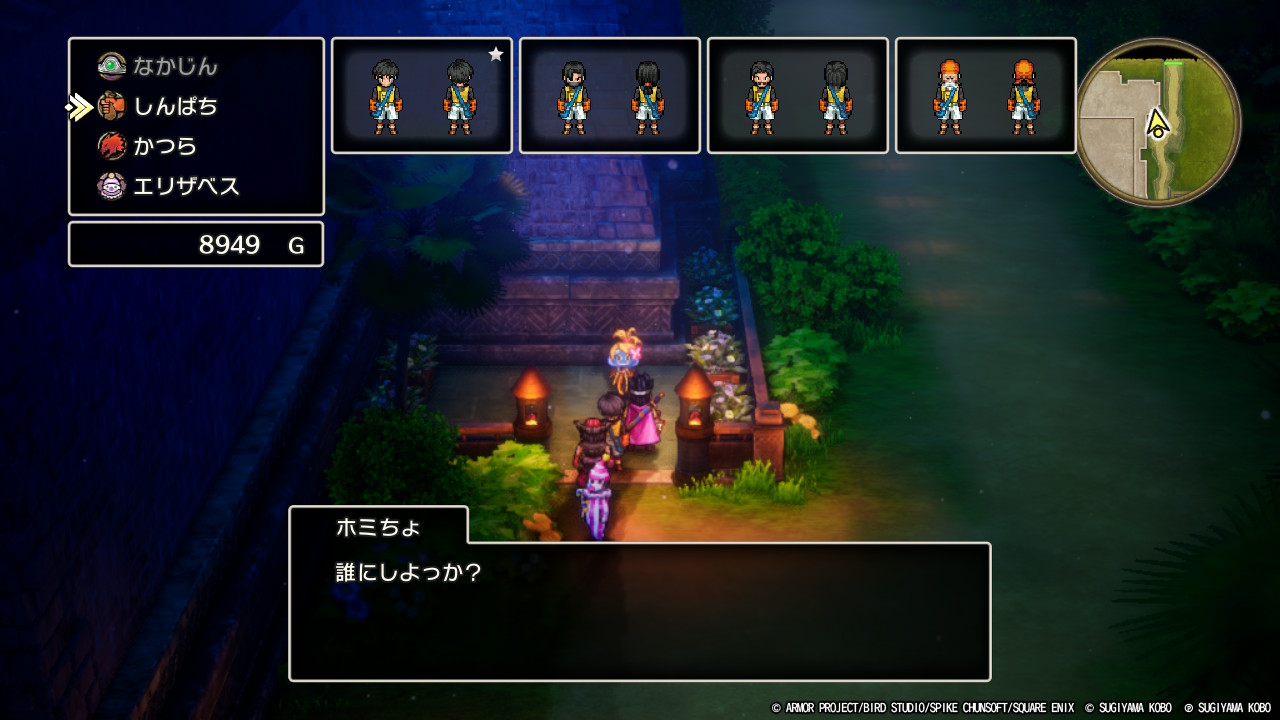Image resolution: width=1280 pixels, height=720 pixels.
Task: Select the long black hair preview panel
Action: tap(609, 96)
